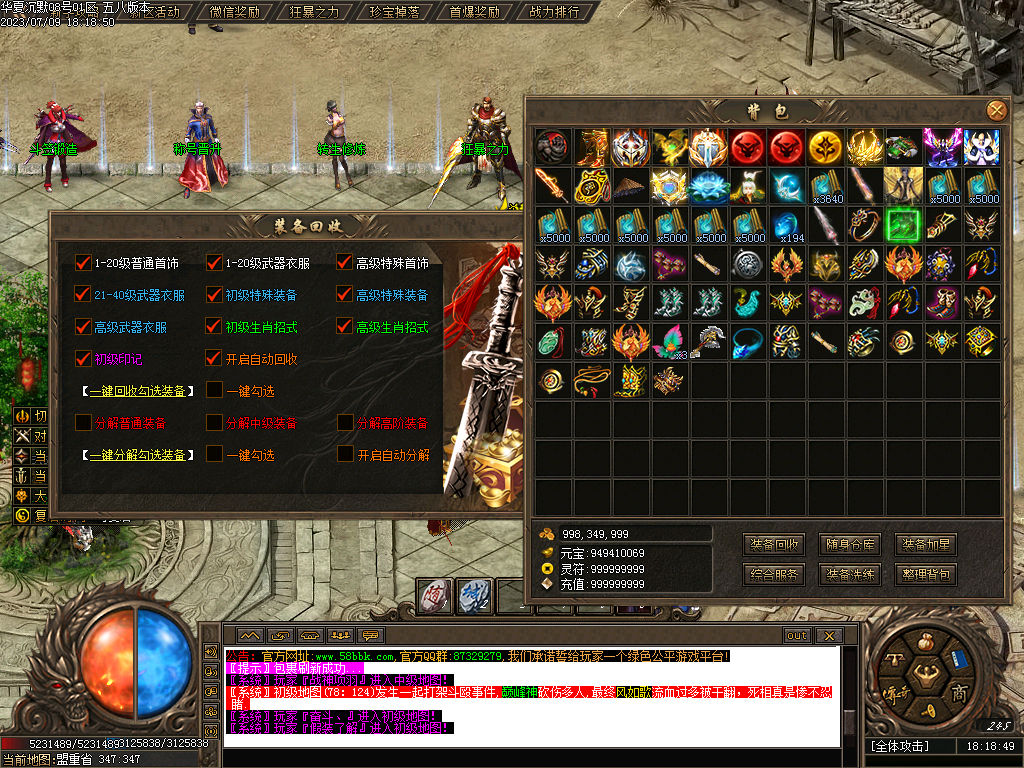Sort the bag with 整理背包
The image size is (1024, 768).
click(925, 575)
